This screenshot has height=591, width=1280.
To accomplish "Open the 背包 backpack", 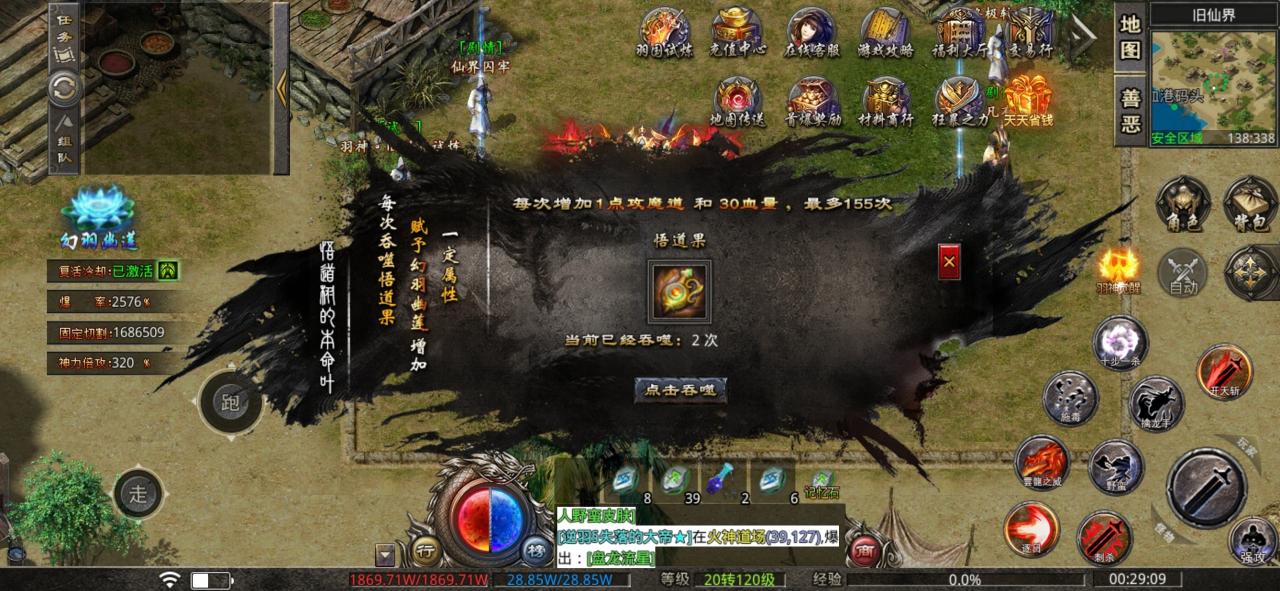I will point(1250,203).
